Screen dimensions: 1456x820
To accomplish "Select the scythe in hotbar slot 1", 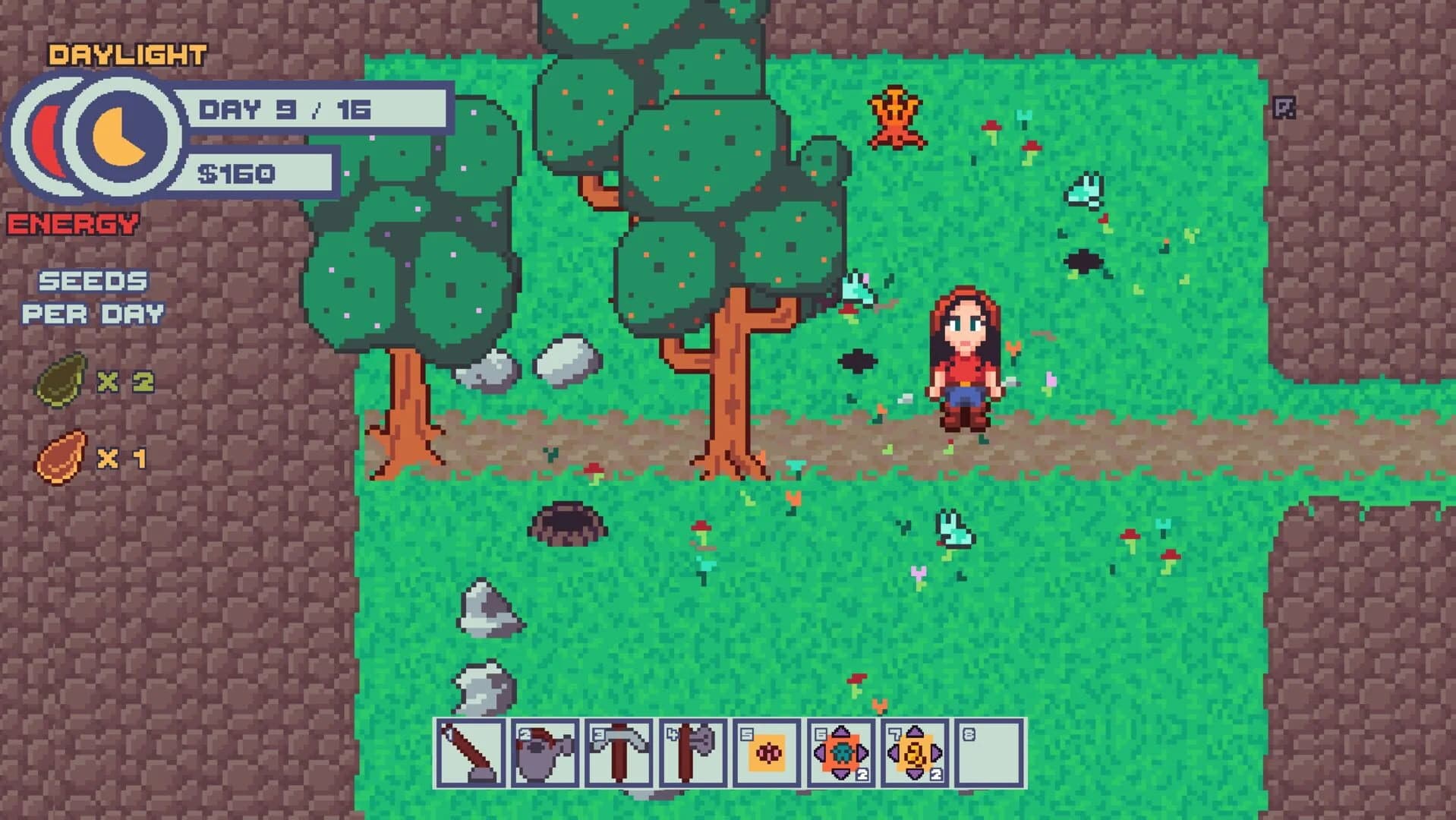I will (x=468, y=752).
